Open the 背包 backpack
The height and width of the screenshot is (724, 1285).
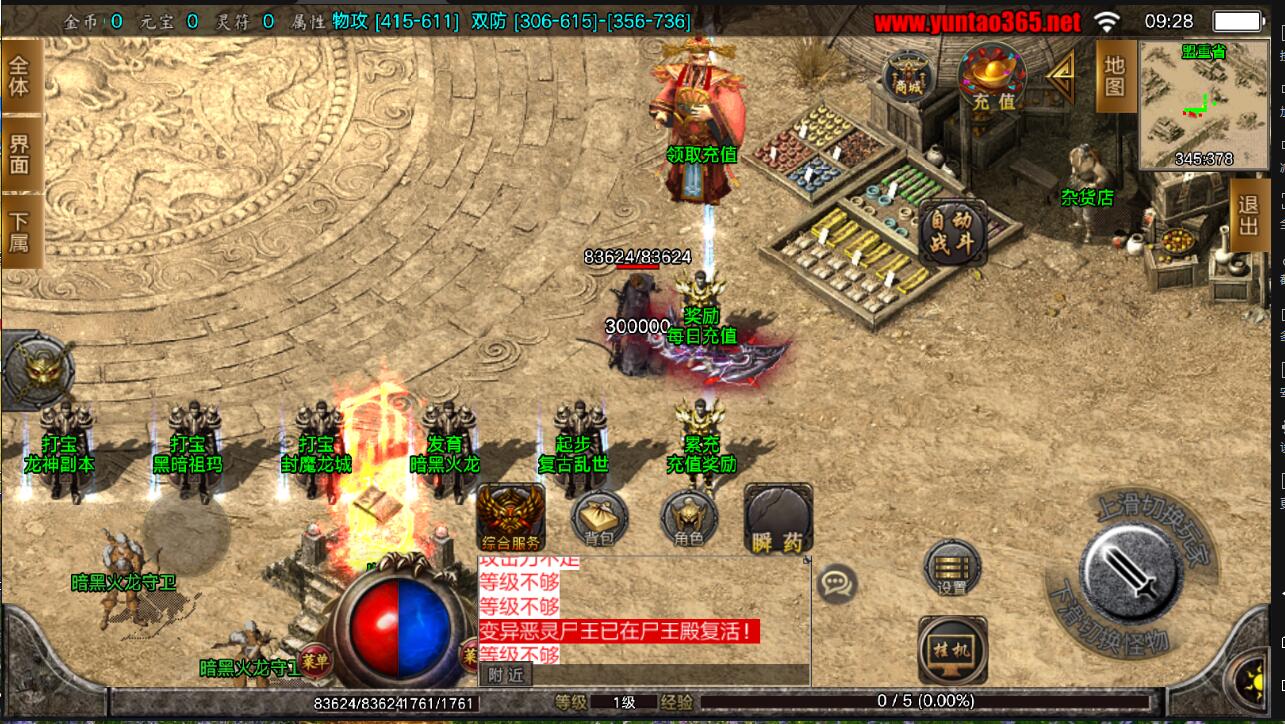coord(599,518)
